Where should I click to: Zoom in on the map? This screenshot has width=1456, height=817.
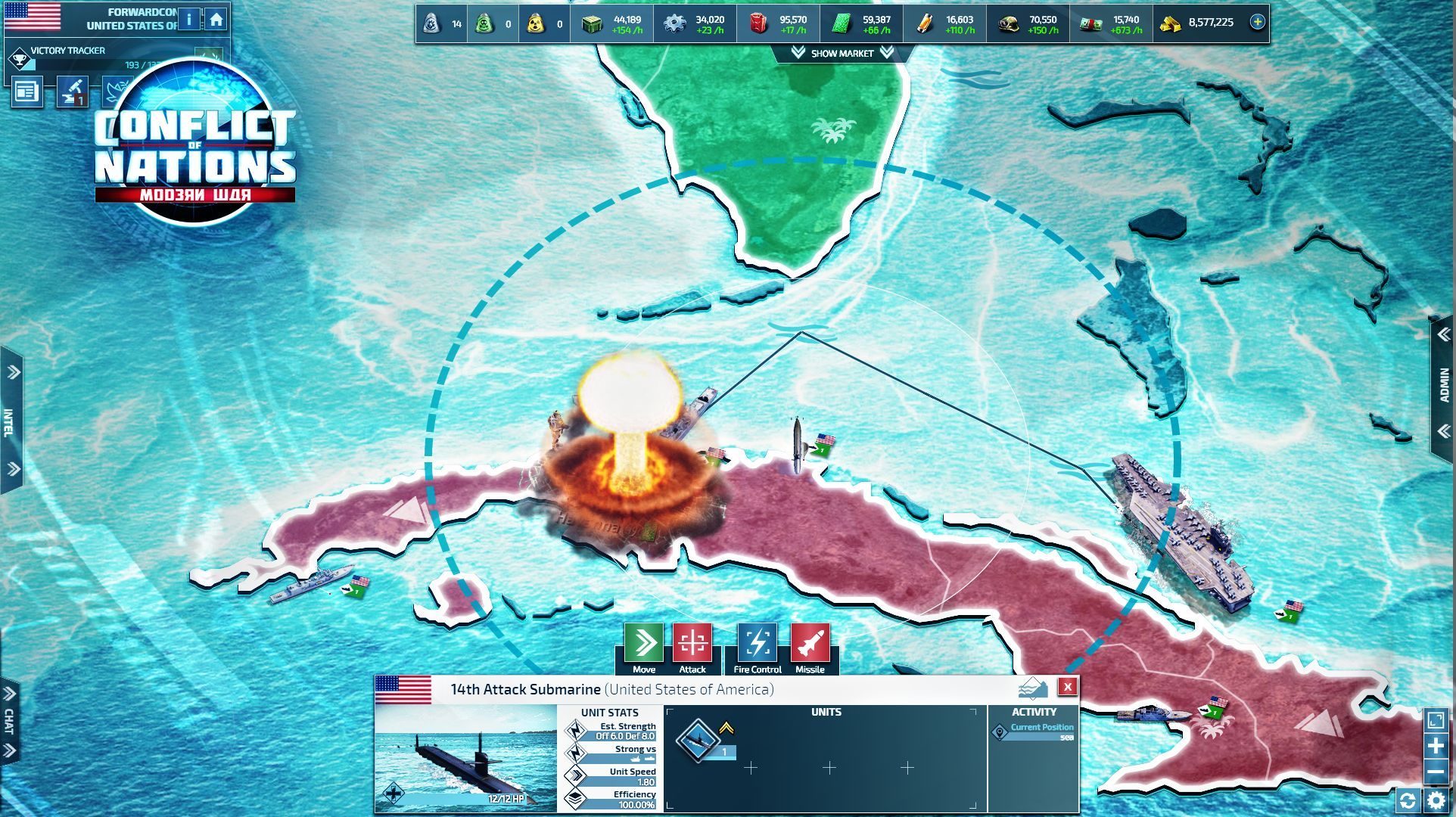[x=1436, y=747]
